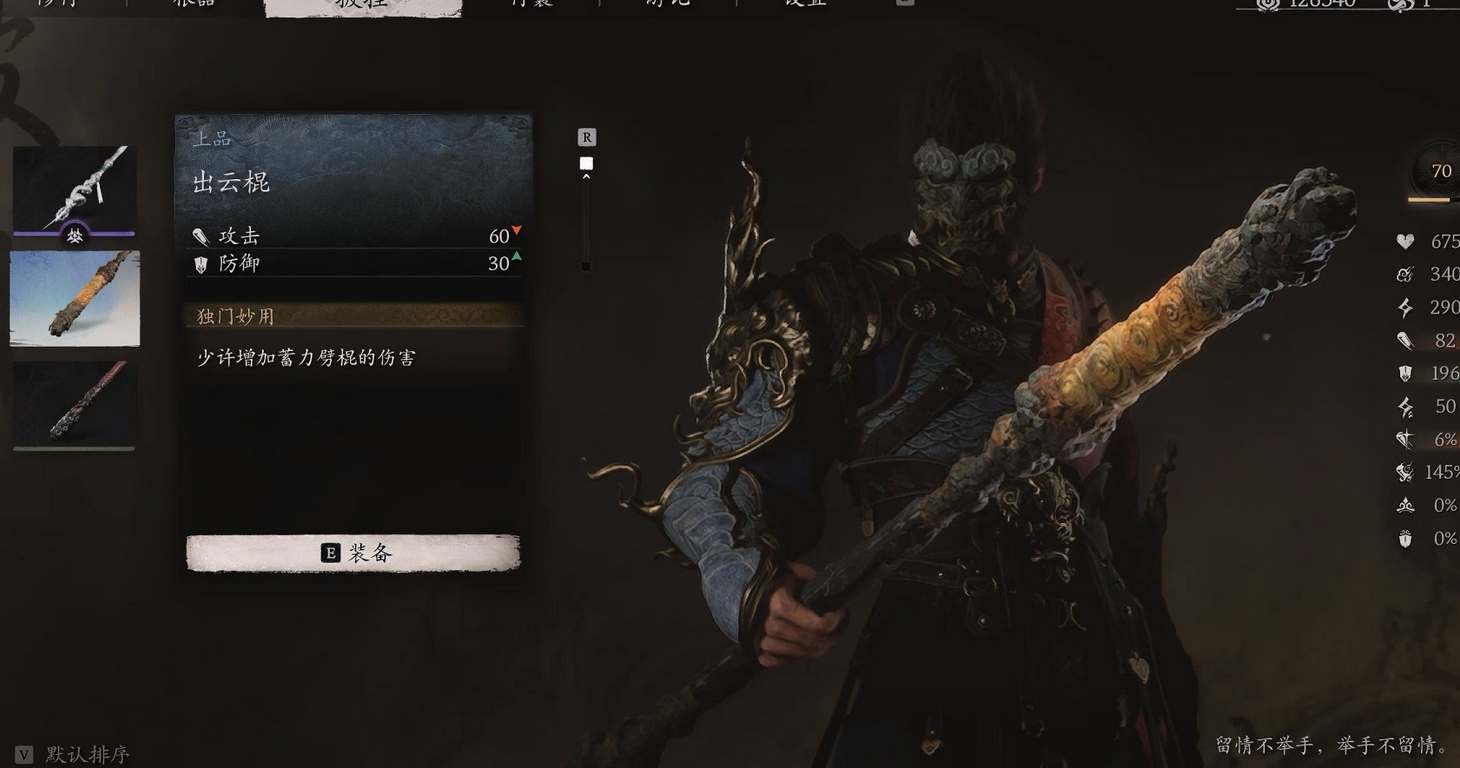Equip the 出云棍 with the 装备 button

click(354, 553)
